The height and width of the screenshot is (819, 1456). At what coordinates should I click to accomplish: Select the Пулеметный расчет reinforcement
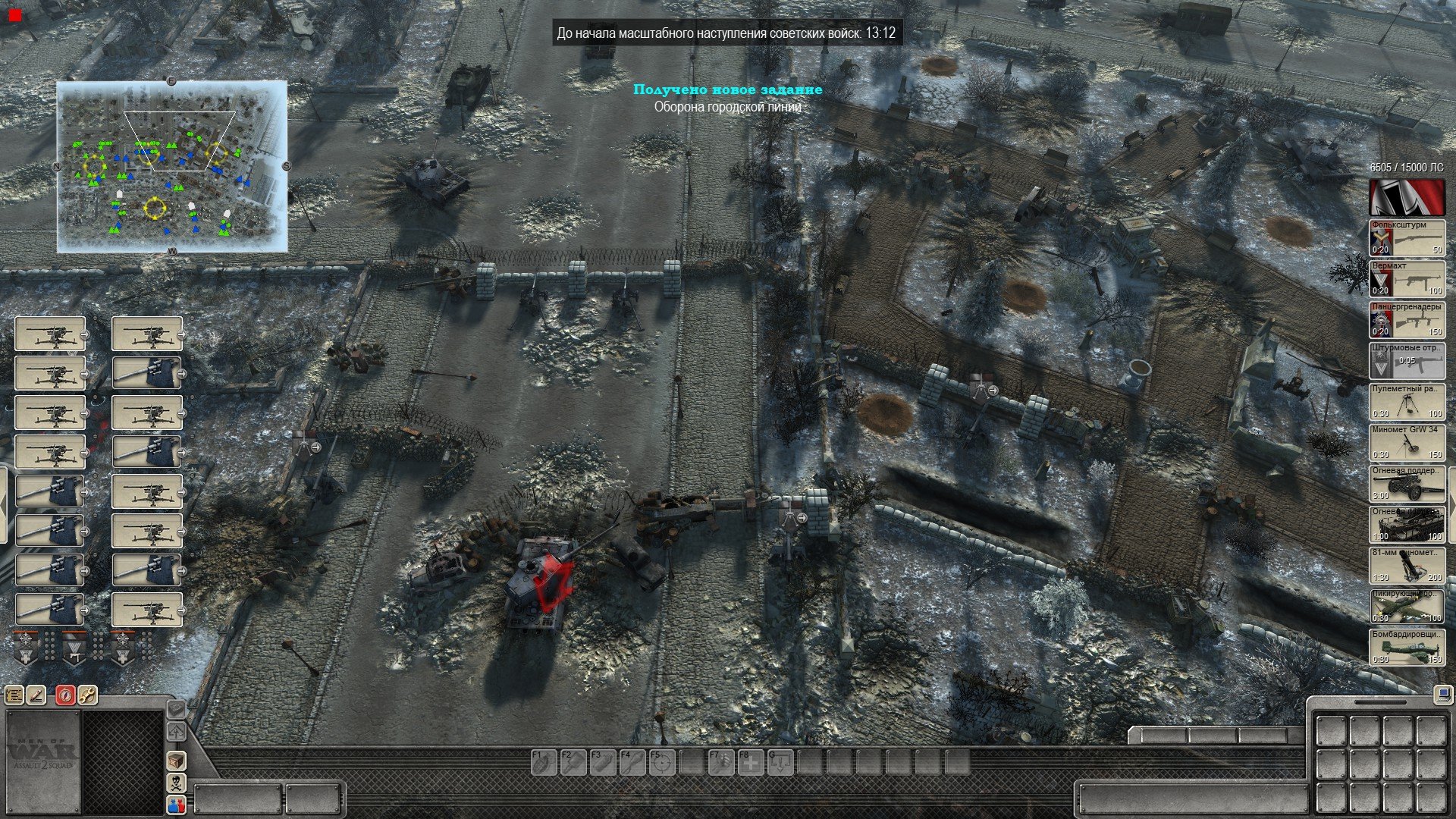point(1407,402)
